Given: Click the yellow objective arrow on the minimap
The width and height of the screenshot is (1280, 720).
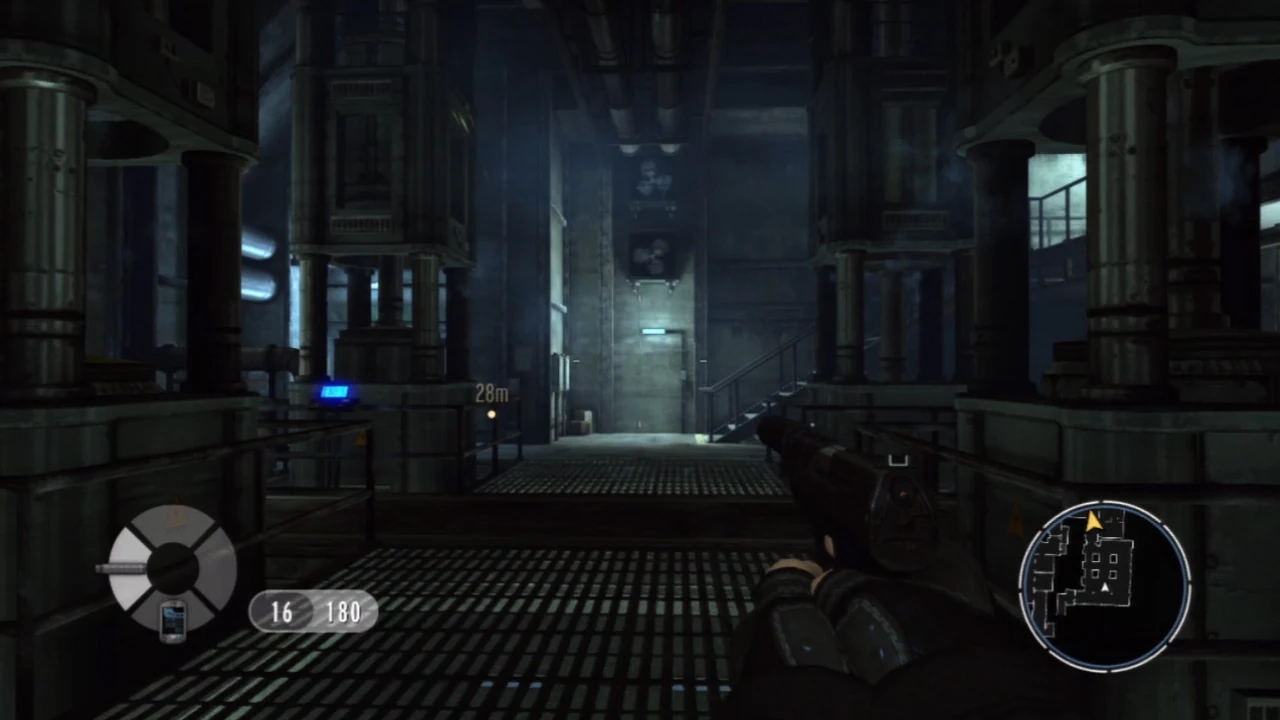Looking at the screenshot, I should point(1094,521).
